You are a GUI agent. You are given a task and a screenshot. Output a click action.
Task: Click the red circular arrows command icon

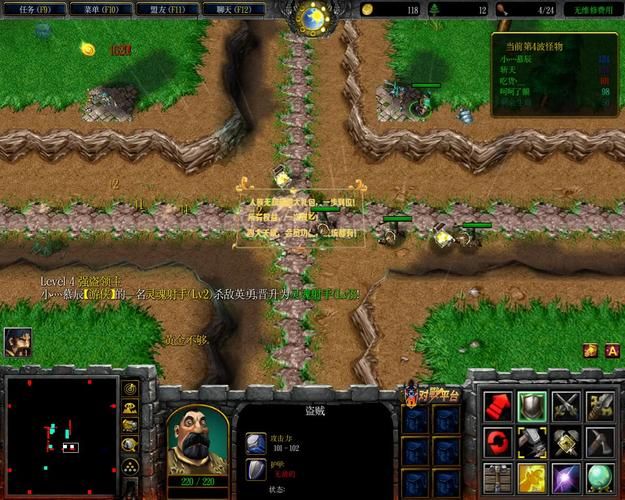tap(497, 440)
